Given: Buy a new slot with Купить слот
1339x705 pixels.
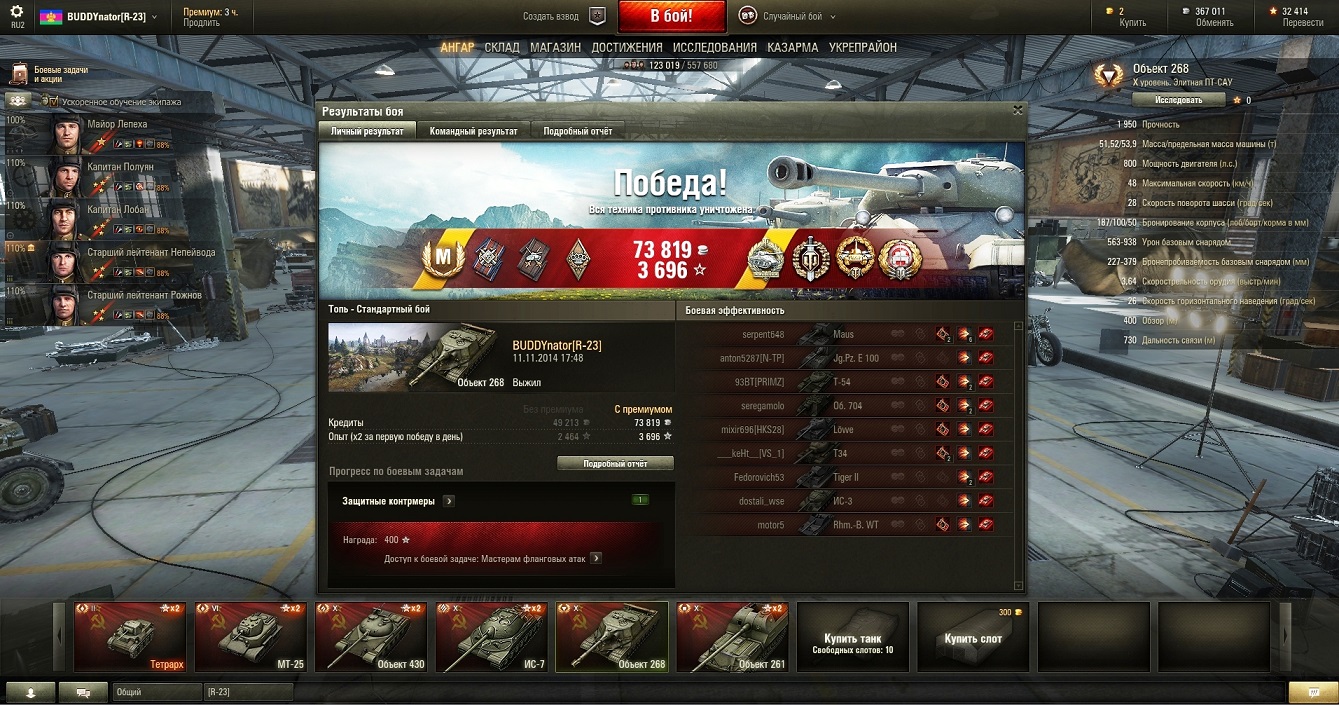Looking at the screenshot, I should [x=972, y=636].
